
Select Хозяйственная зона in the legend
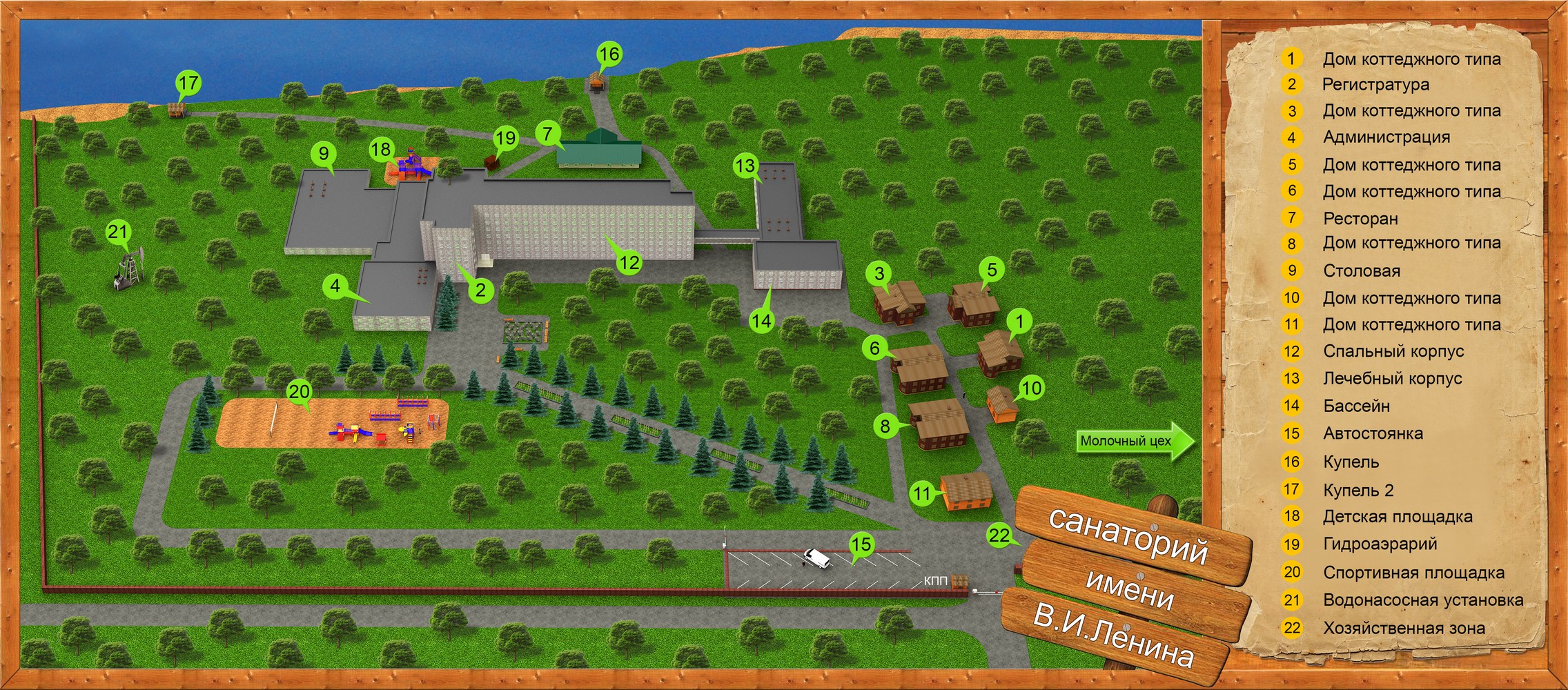(x=1403, y=628)
